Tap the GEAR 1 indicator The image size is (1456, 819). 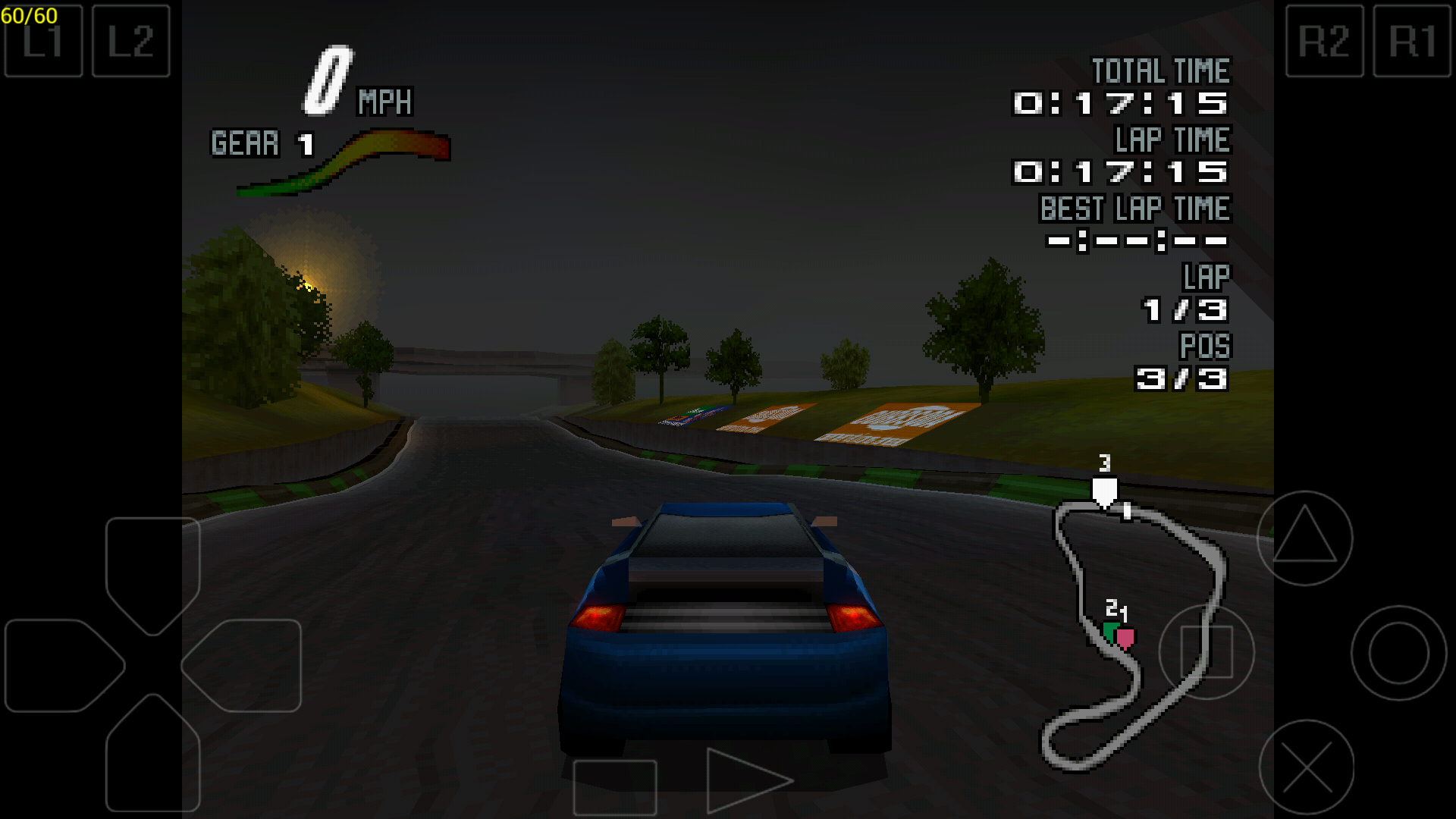[262, 144]
